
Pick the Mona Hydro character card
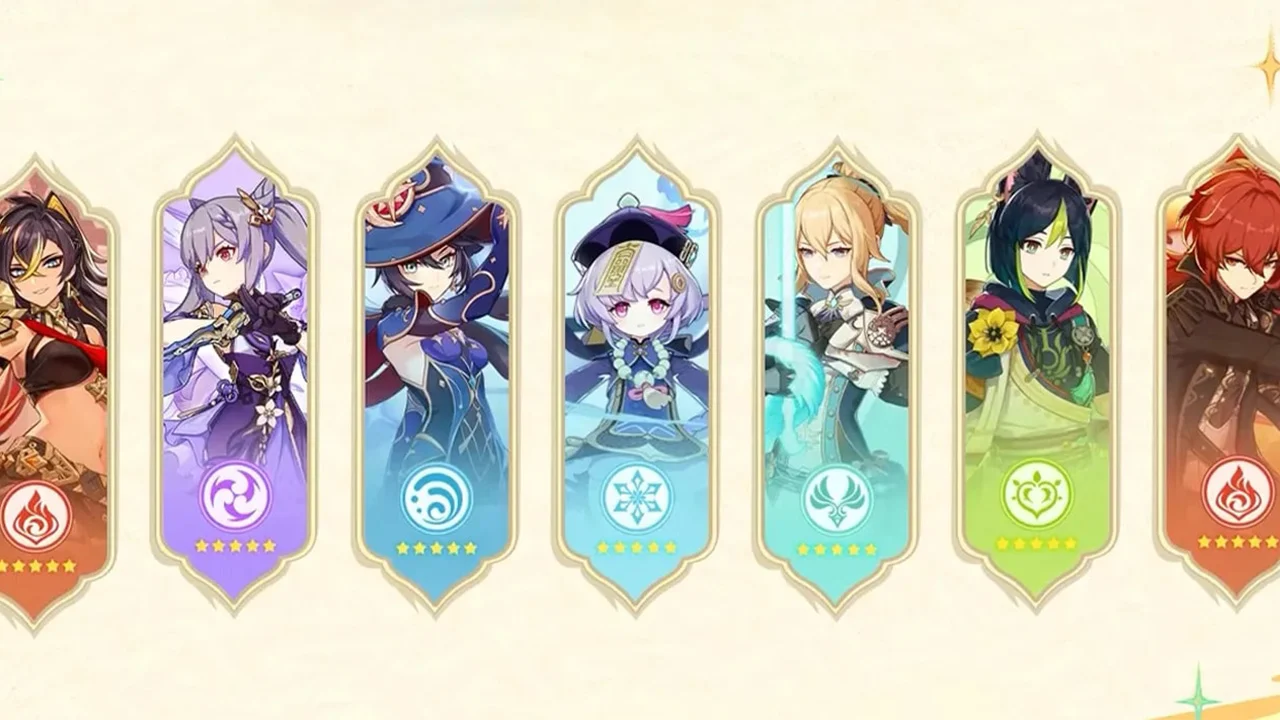coord(436,370)
